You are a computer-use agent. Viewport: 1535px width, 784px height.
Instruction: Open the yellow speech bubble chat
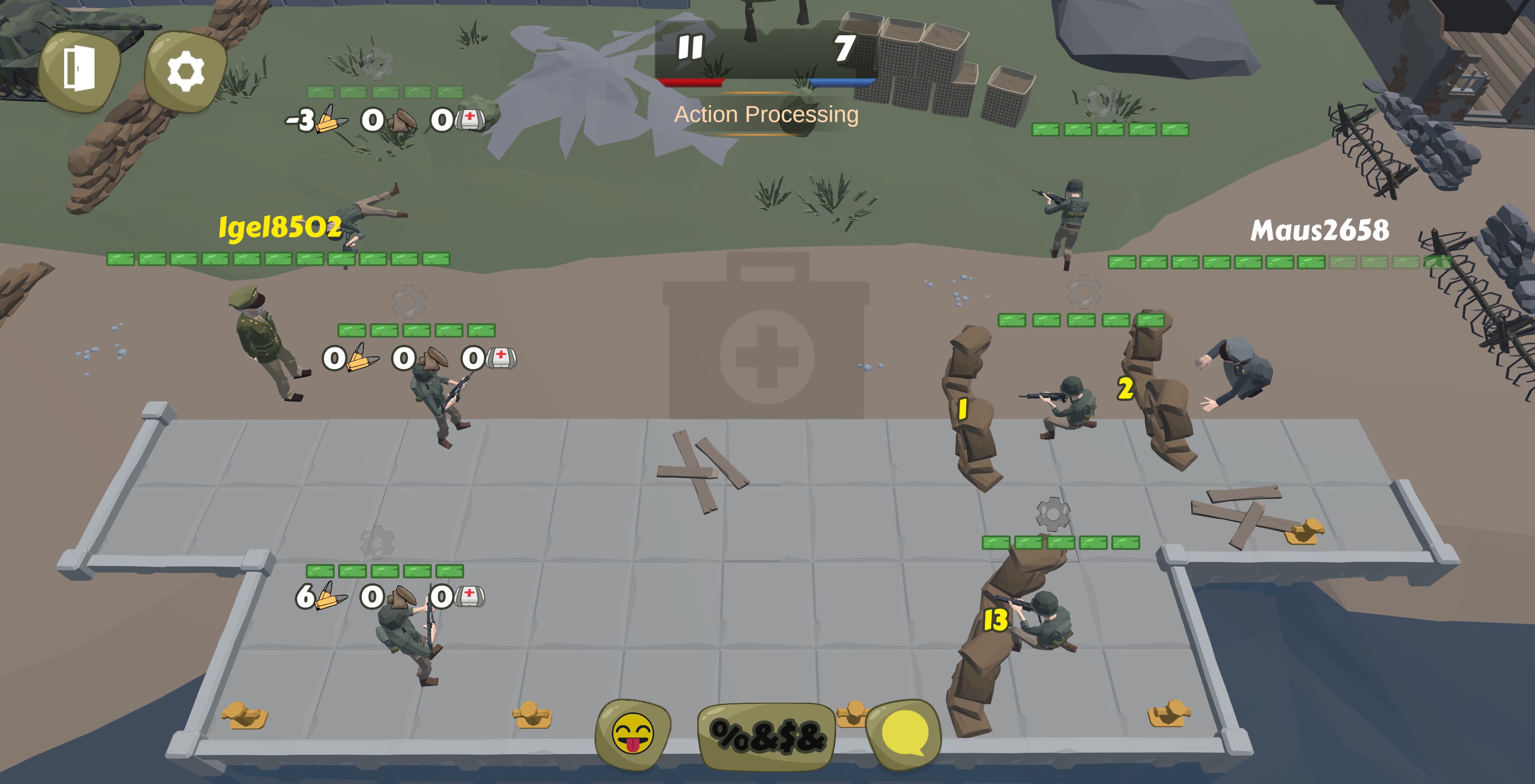coord(904,734)
